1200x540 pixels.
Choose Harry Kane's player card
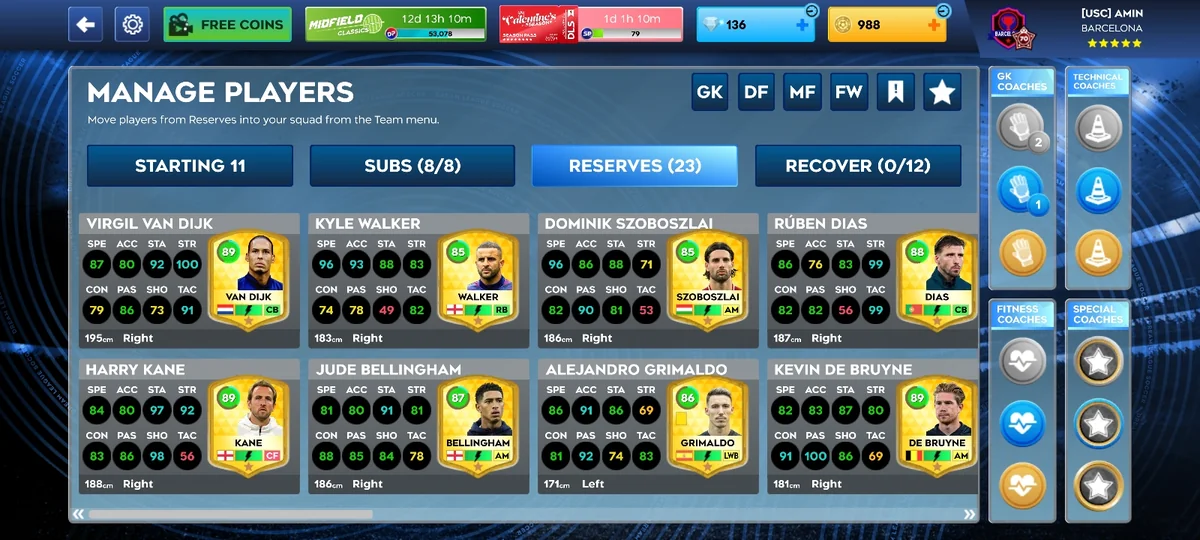point(189,426)
